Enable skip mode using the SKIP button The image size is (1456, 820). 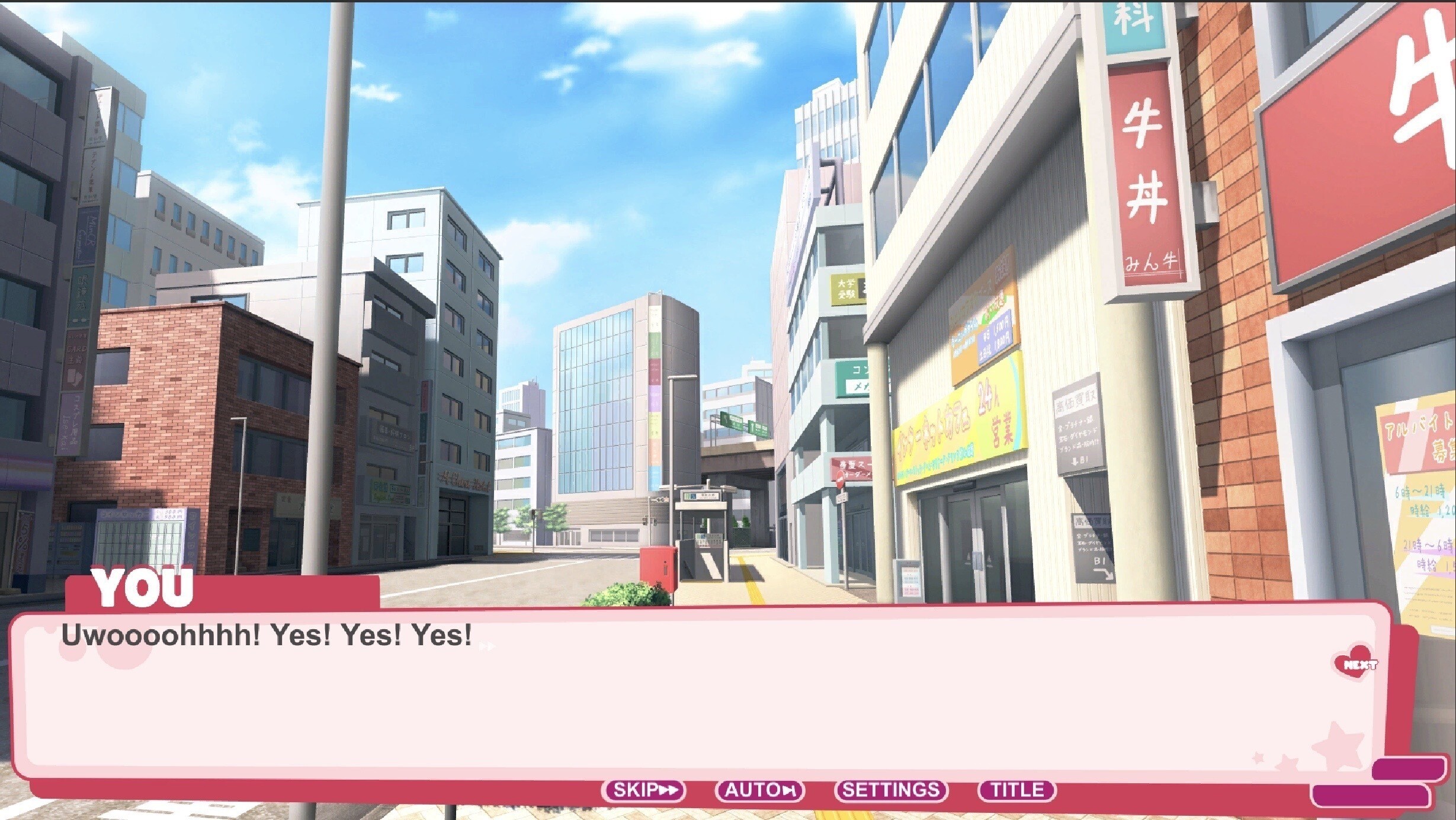click(643, 790)
